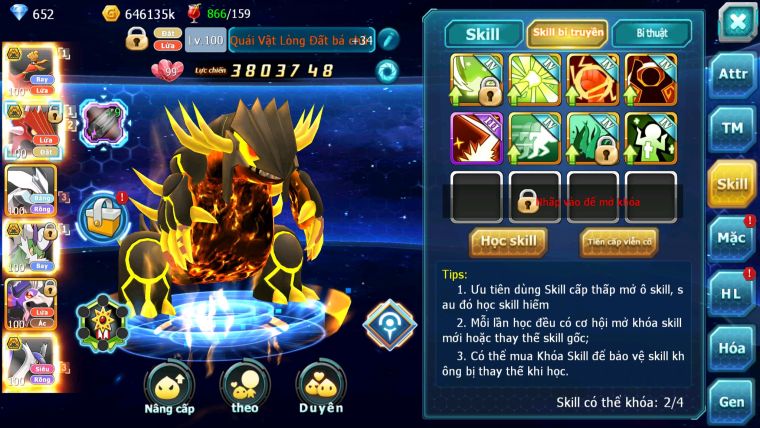Viewport: 760px width, 428px height.
Task: Select the red slash skill icon
Action: pos(476,136)
